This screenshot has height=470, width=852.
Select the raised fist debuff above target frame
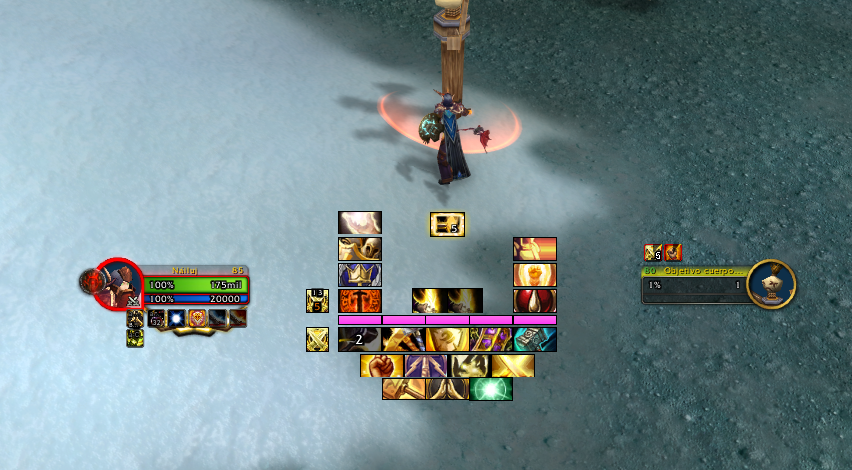click(x=672, y=252)
